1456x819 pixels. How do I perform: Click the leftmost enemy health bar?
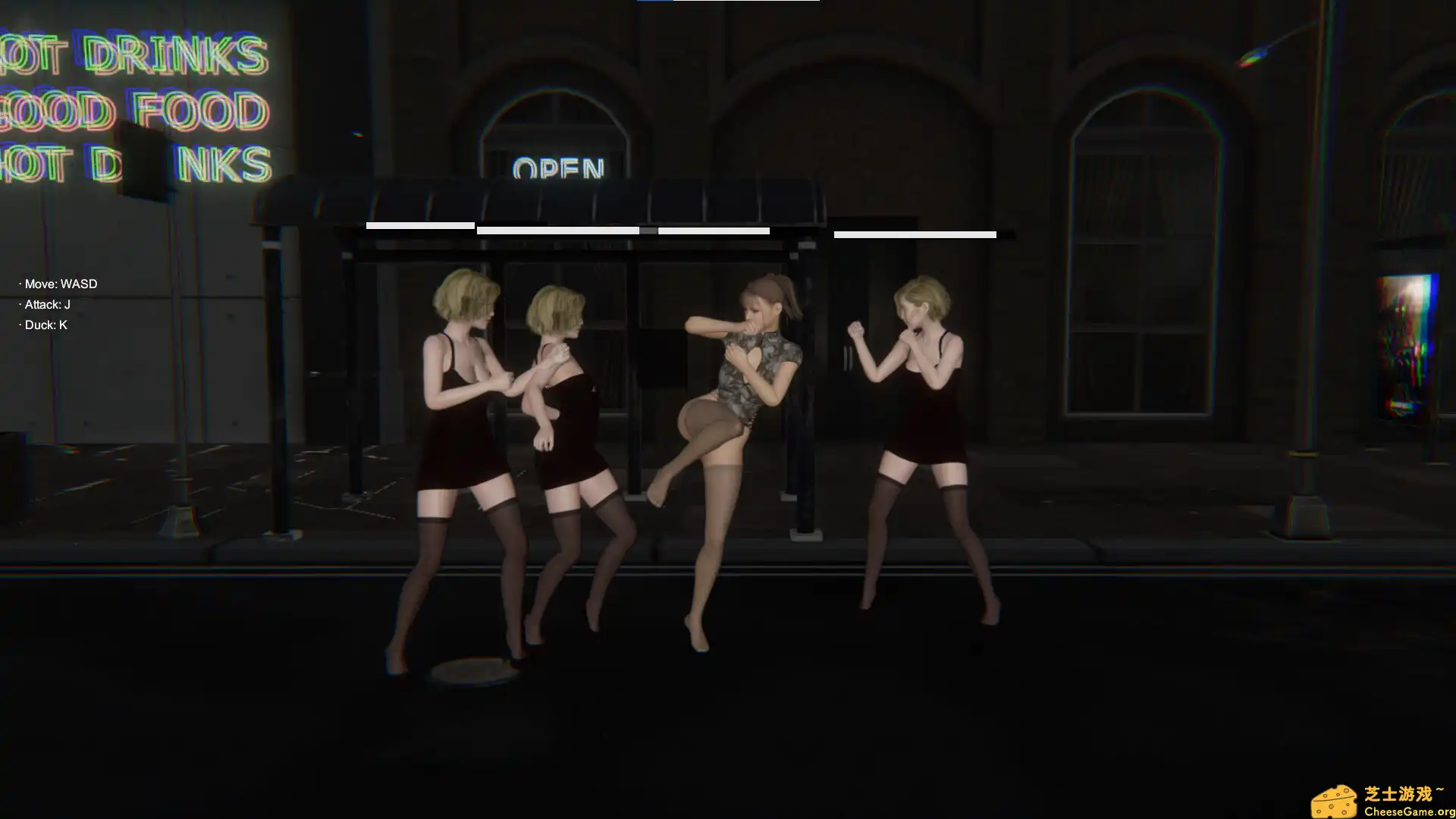[x=419, y=225]
